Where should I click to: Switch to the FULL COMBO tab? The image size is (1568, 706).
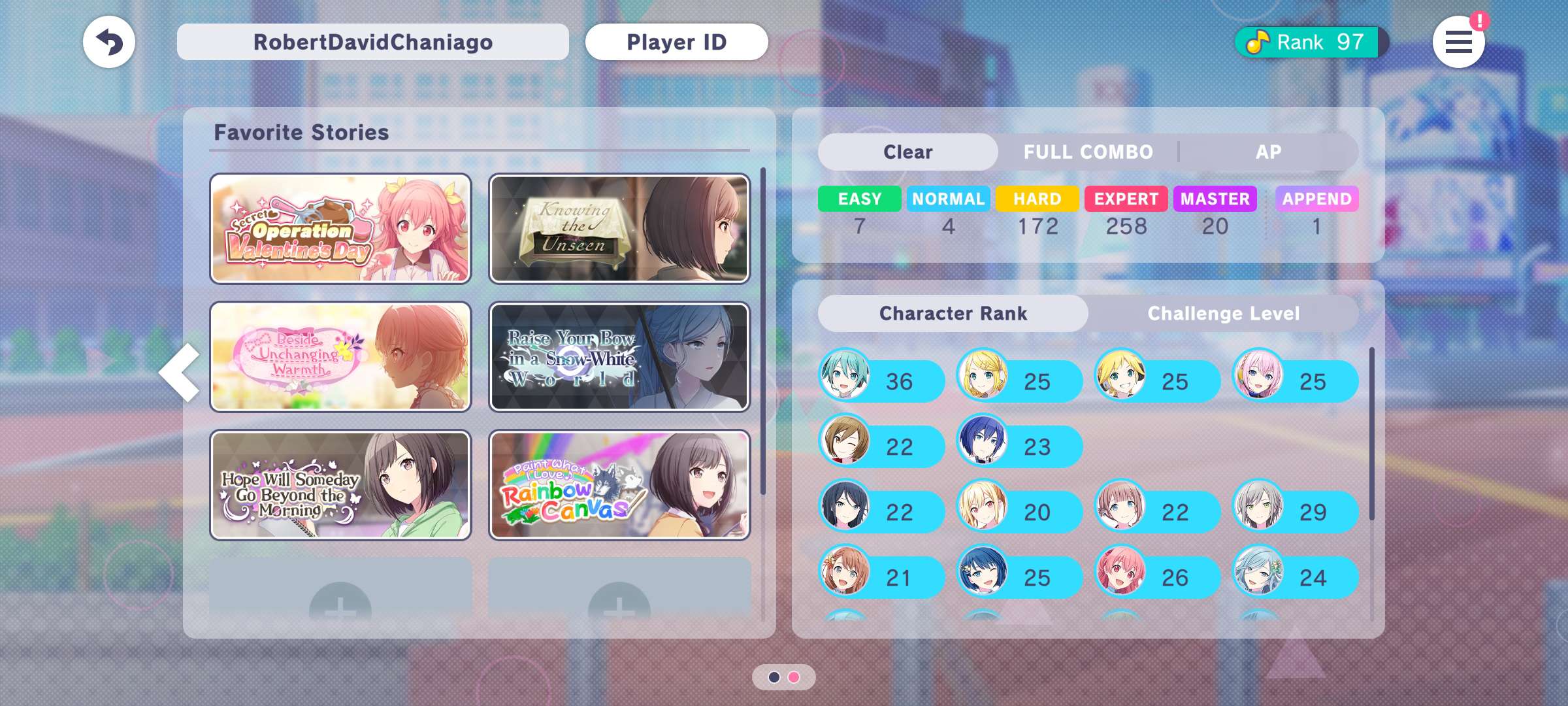coord(1088,152)
